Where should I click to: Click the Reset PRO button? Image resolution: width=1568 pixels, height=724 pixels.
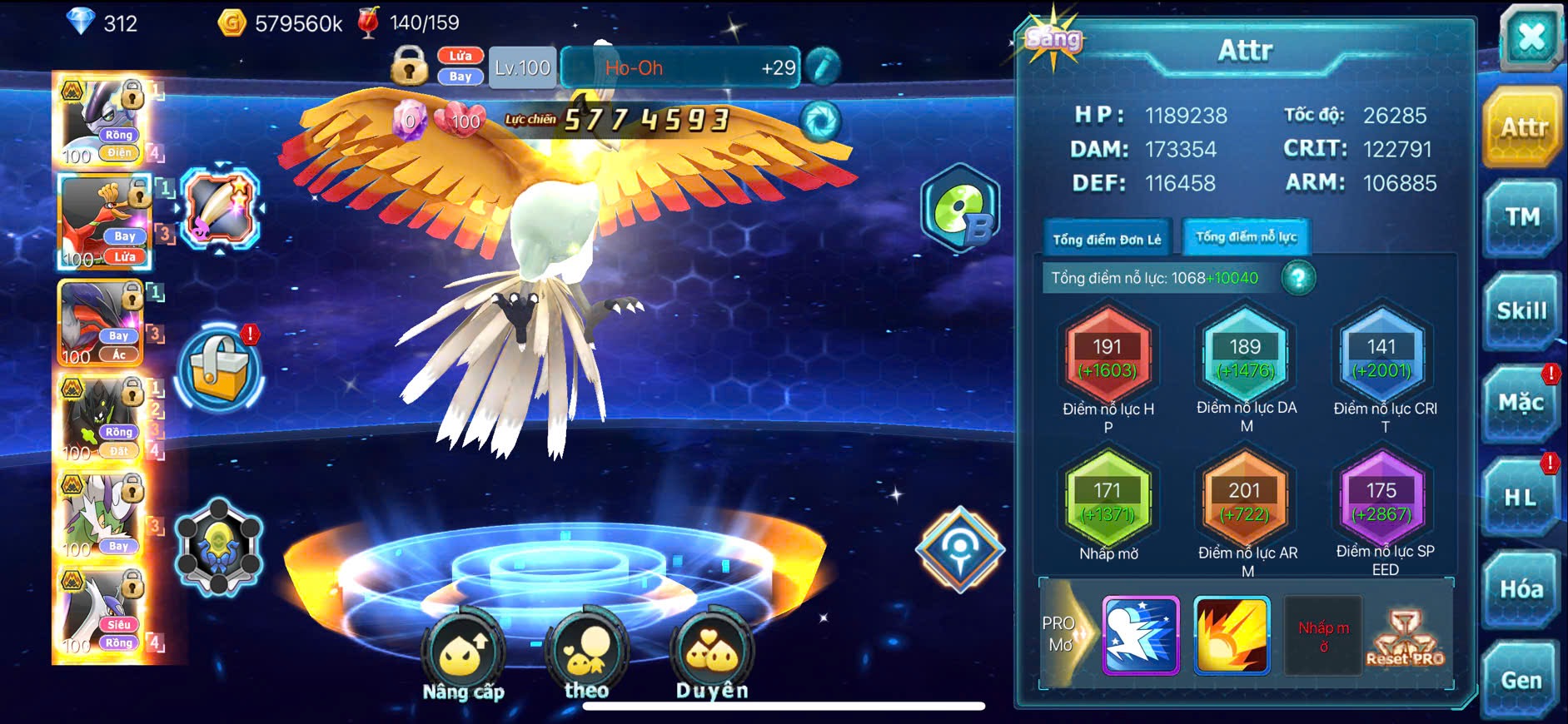(x=1405, y=638)
